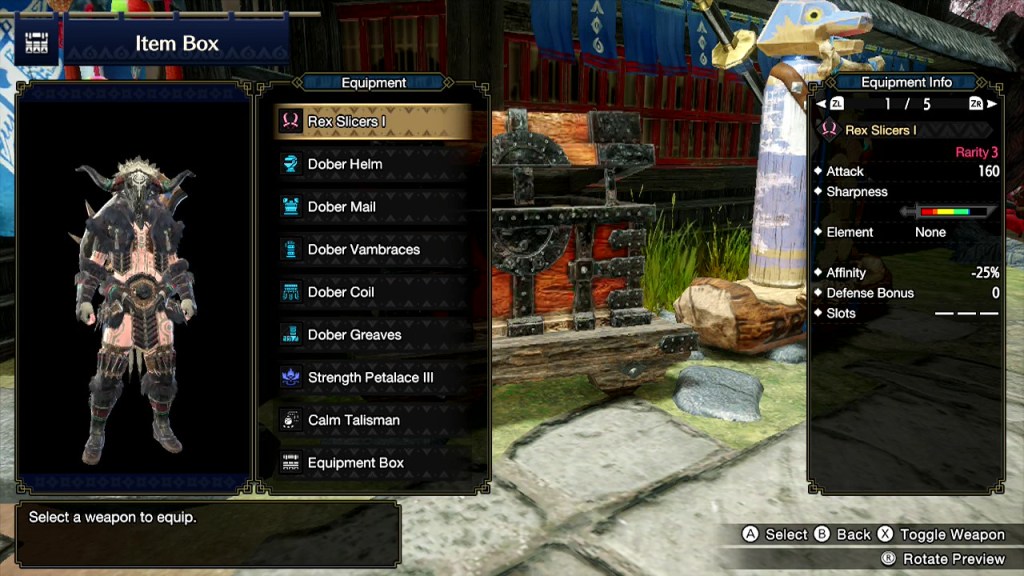1024x576 pixels.
Task: Open the Equipment Box option
Action: click(x=372, y=463)
